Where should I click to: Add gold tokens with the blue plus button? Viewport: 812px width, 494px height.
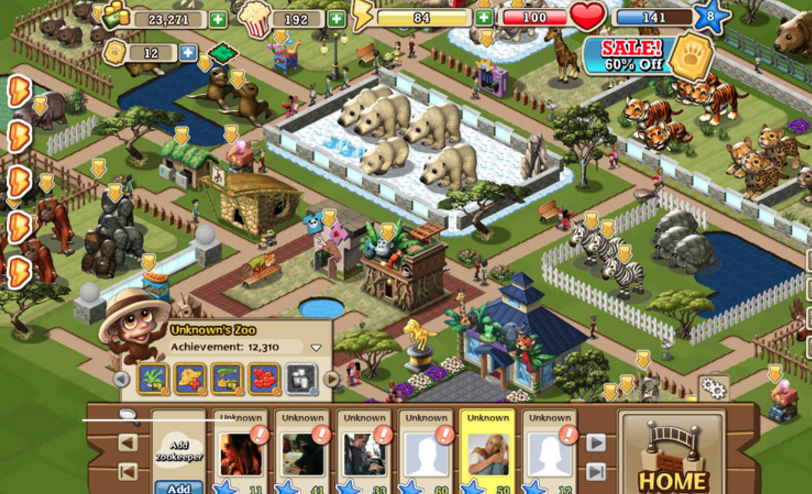pyautogui.click(x=188, y=52)
